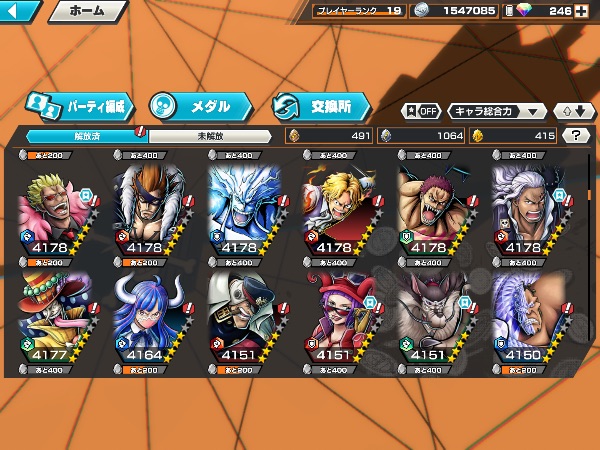Open the キャラ総合力 sort dropdown
The image size is (600, 450).
(x=497, y=111)
